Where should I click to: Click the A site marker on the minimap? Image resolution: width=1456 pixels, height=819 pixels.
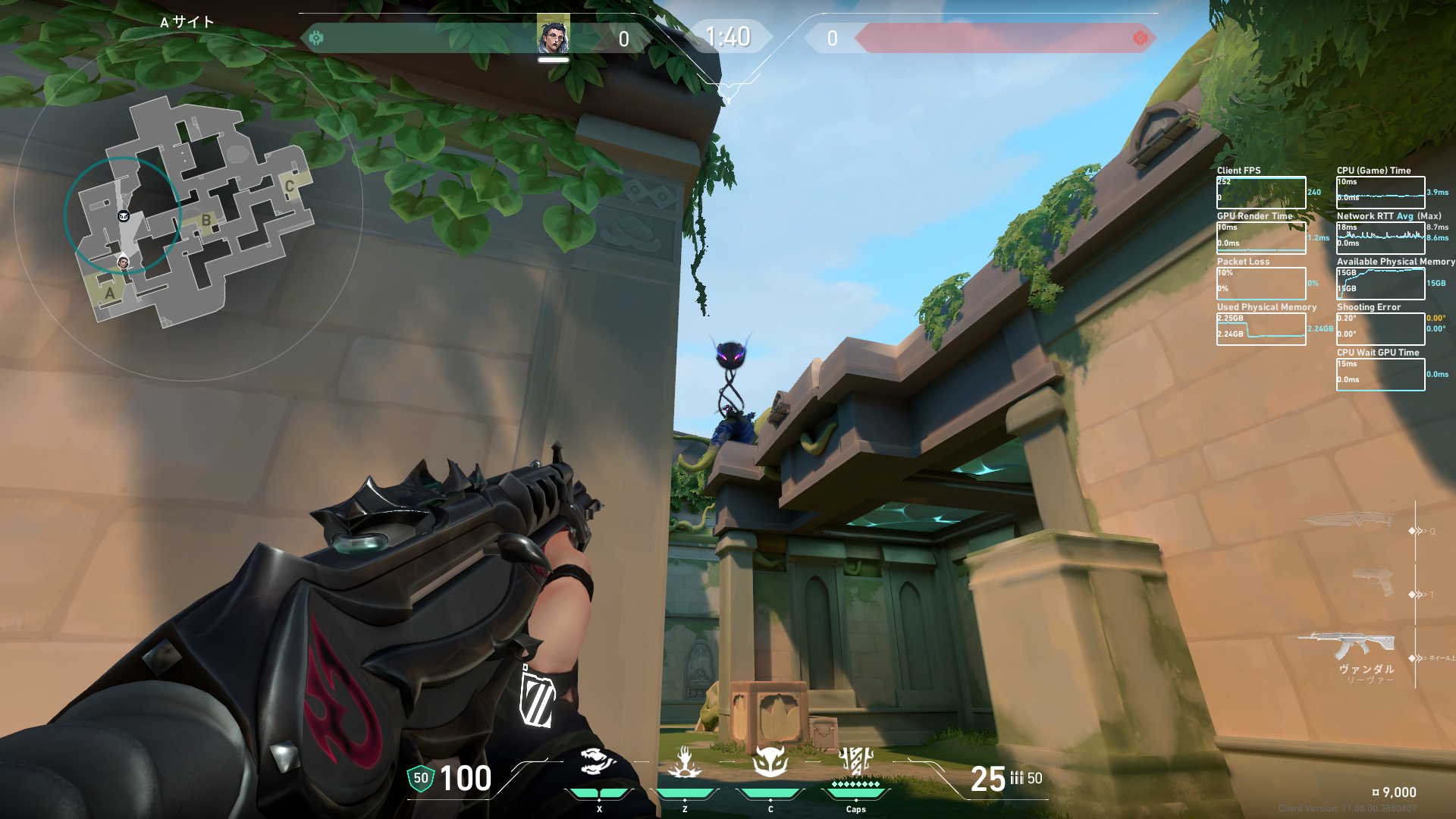tap(110, 293)
